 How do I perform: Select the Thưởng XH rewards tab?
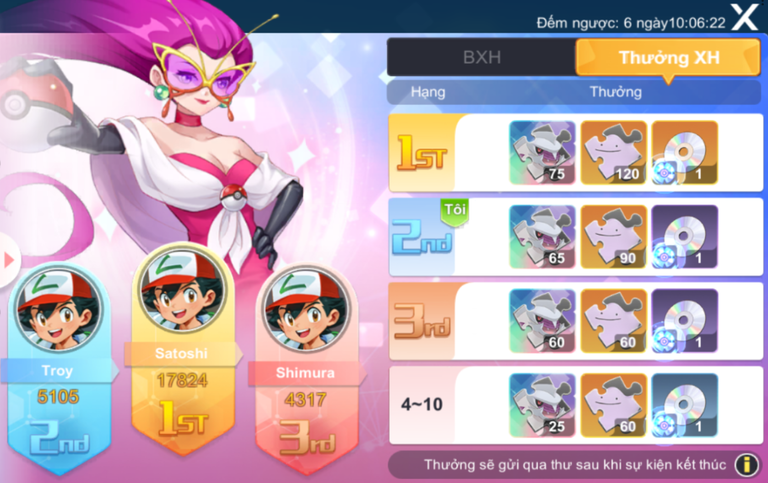pos(668,57)
